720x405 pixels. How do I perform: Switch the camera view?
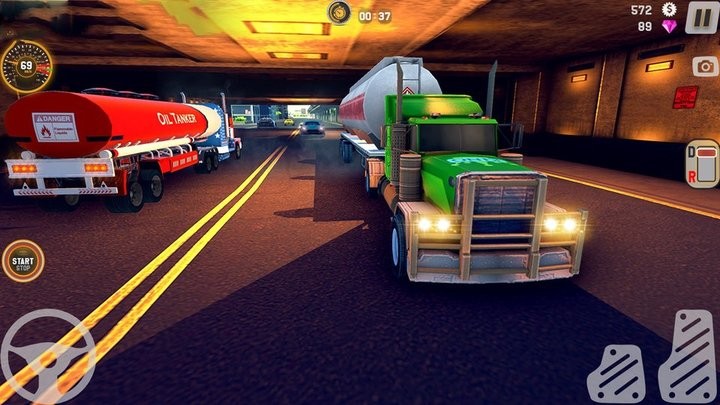click(x=704, y=67)
